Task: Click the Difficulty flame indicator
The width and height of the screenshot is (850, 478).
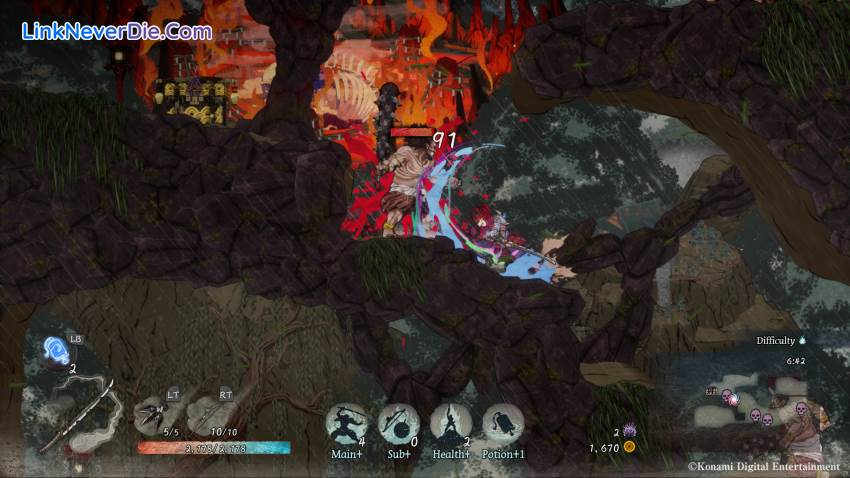Action: 802,340
